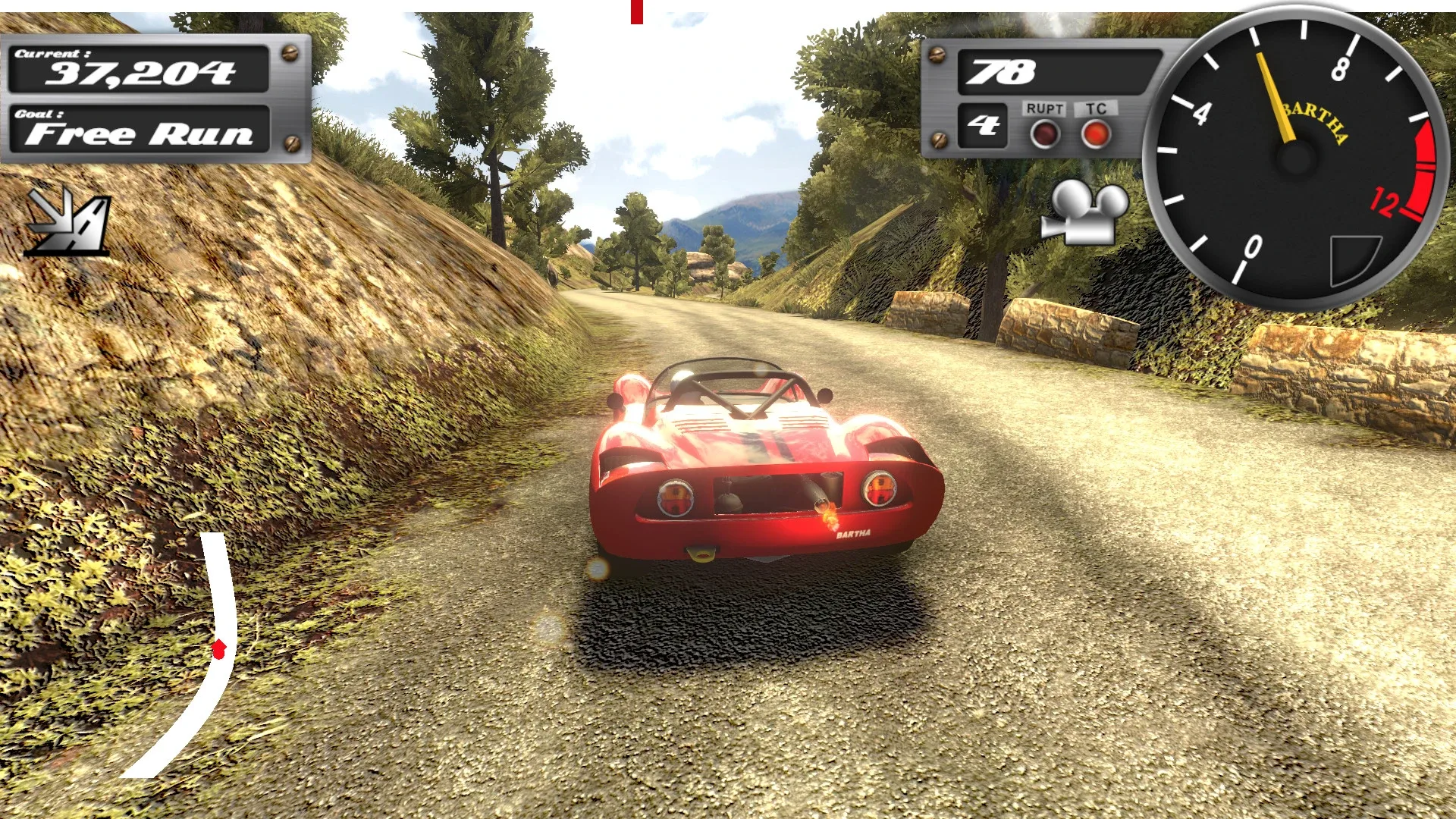Click the red dot on the track minimap

219,648
